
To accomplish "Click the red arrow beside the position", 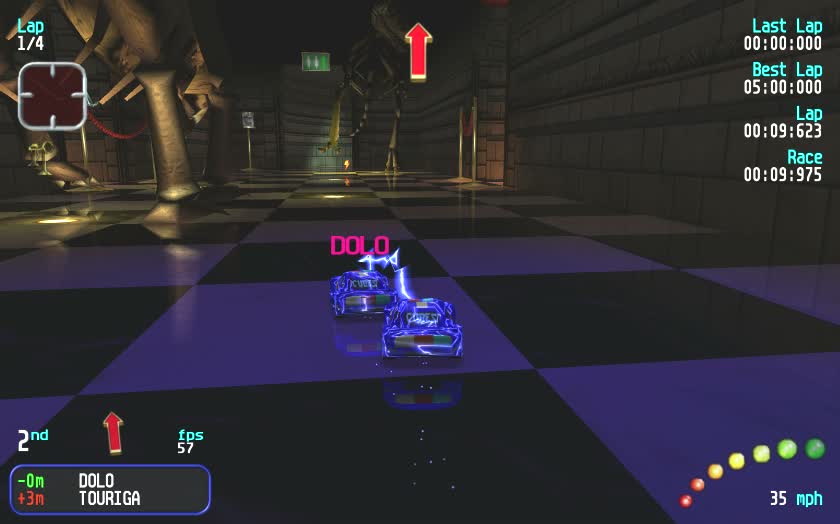I will [x=114, y=432].
